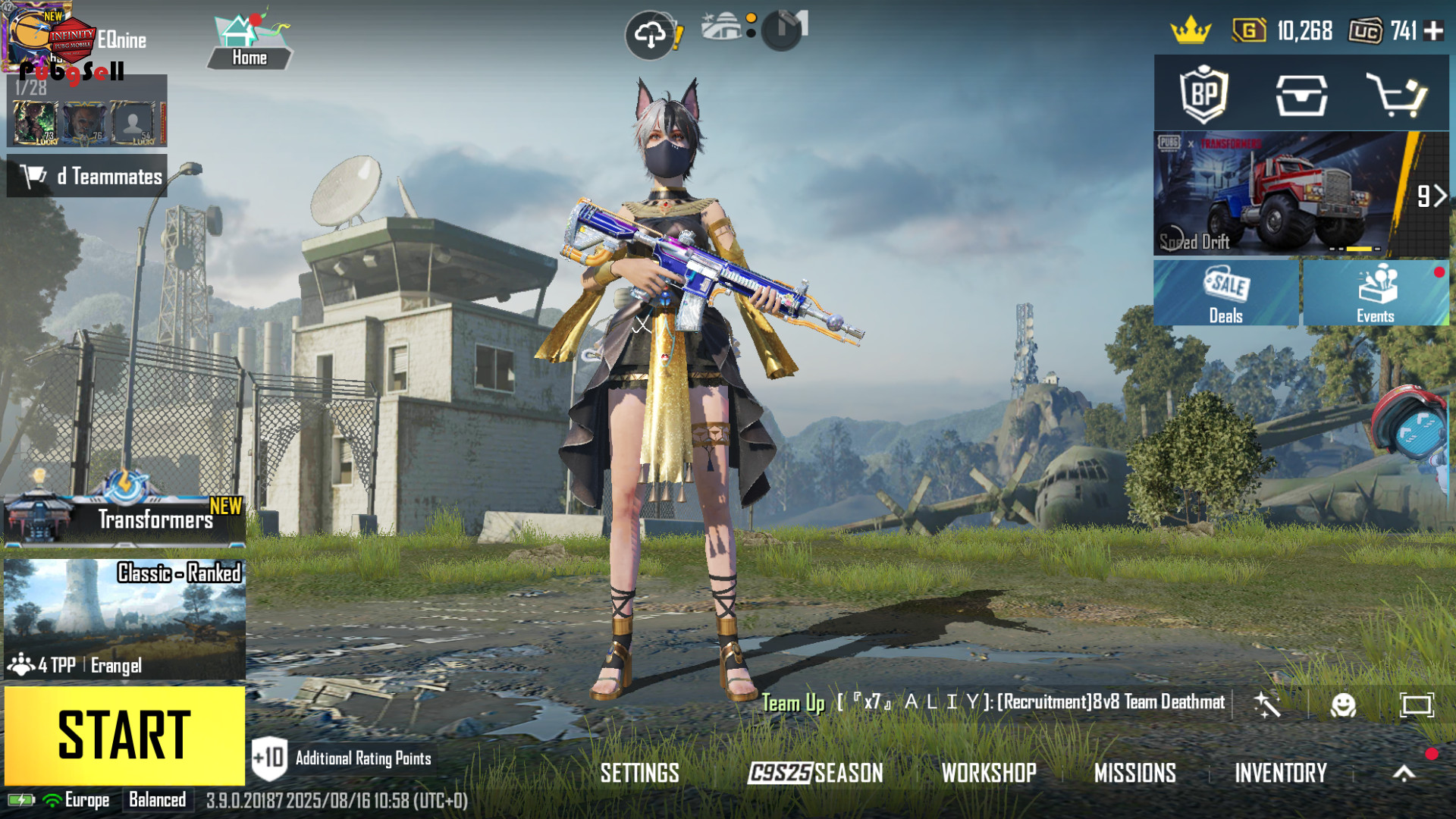
Task: Tap the yellow START button
Action: pyautogui.click(x=124, y=735)
